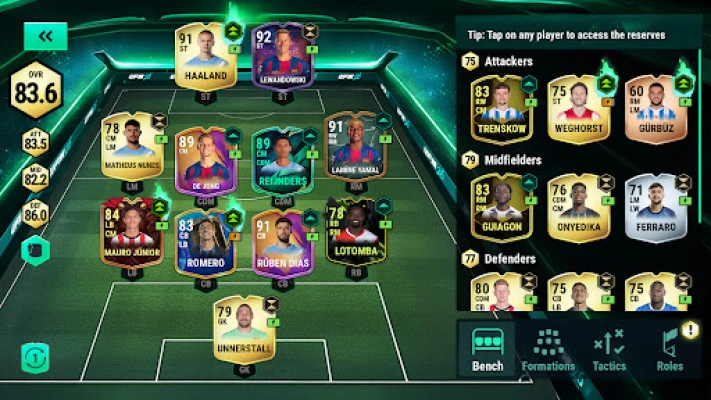Image resolution: width=711 pixels, height=400 pixels.
Task: Pick the Reijnders player card
Action: 283,160
